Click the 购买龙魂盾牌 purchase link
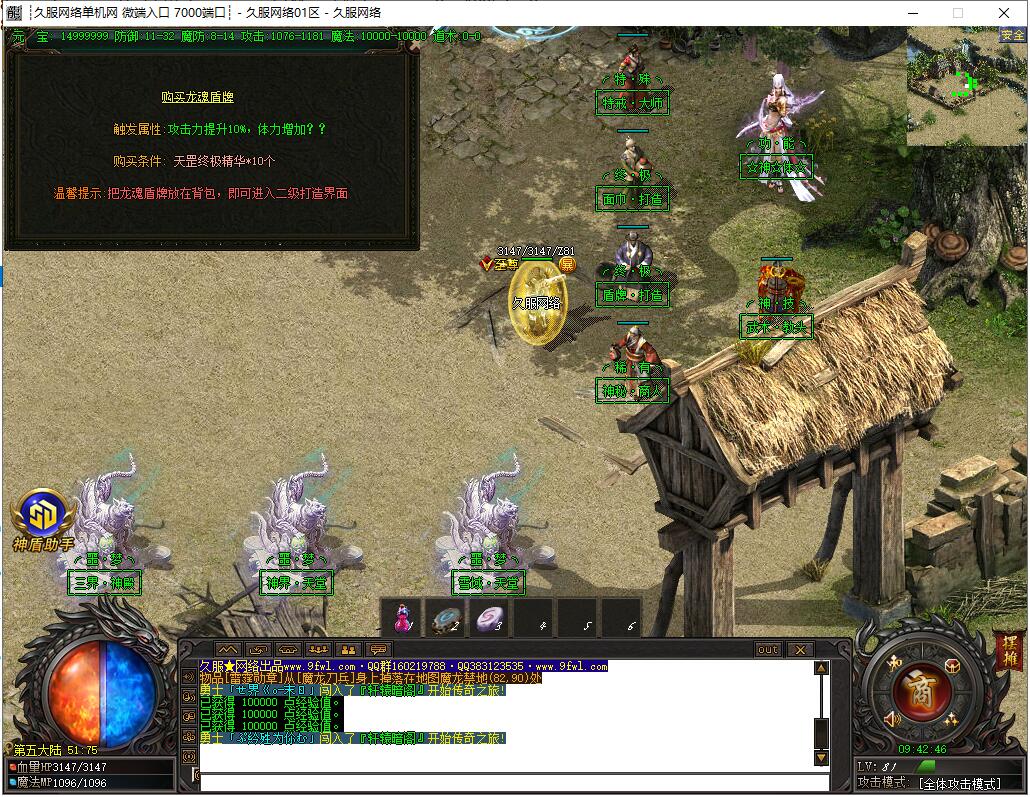This screenshot has height=797, width=1030. [197, 97]
